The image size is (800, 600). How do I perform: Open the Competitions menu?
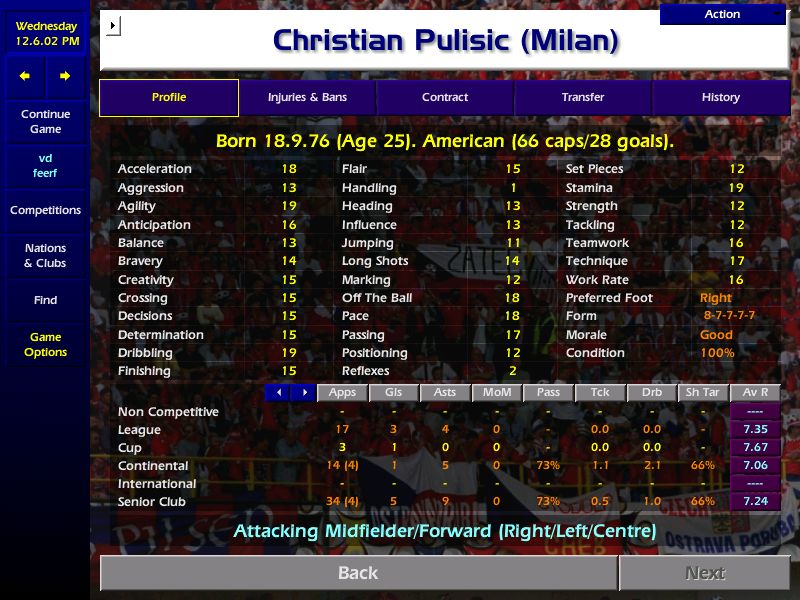point(45,210)
